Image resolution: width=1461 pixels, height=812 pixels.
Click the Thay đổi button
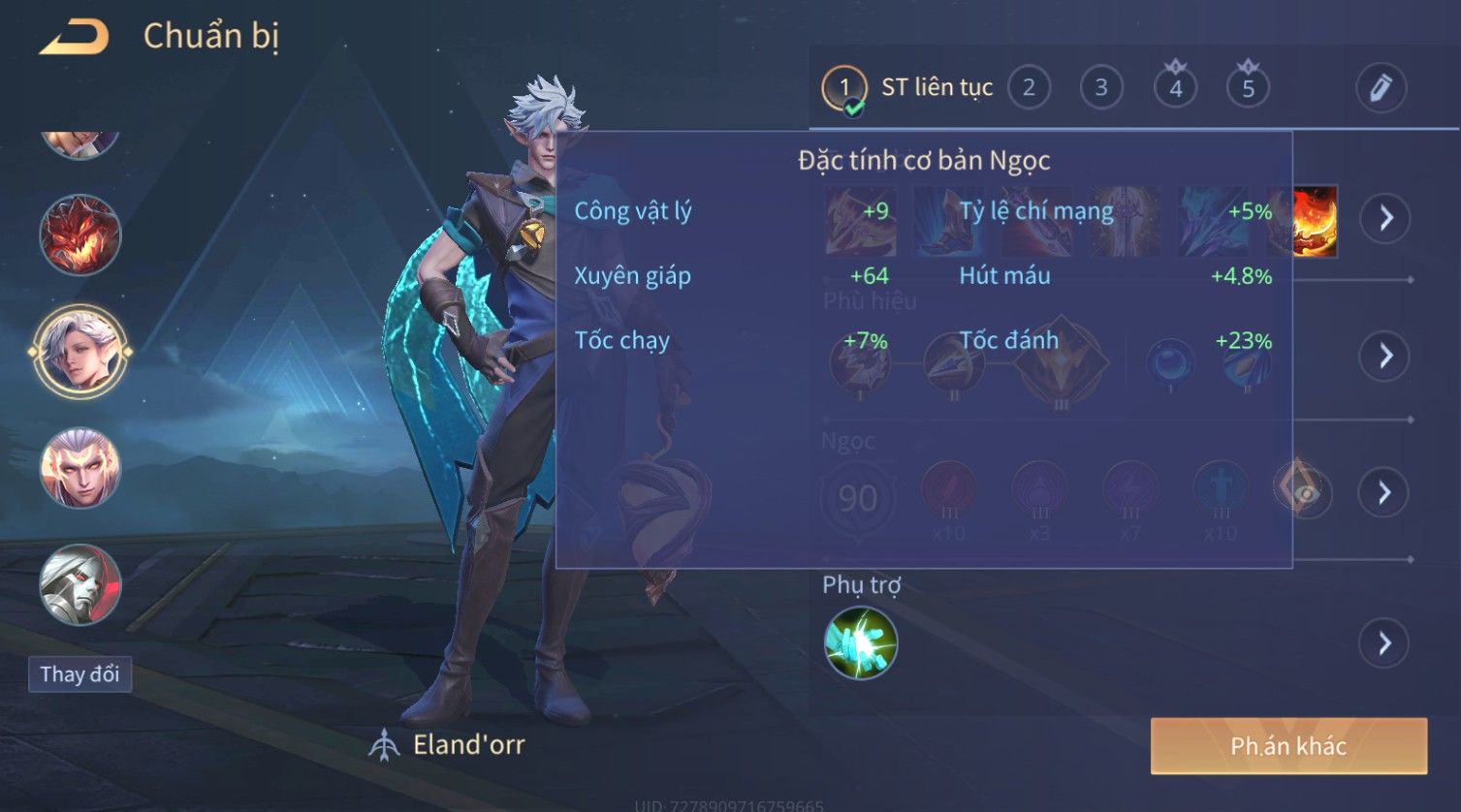[79, 674]
